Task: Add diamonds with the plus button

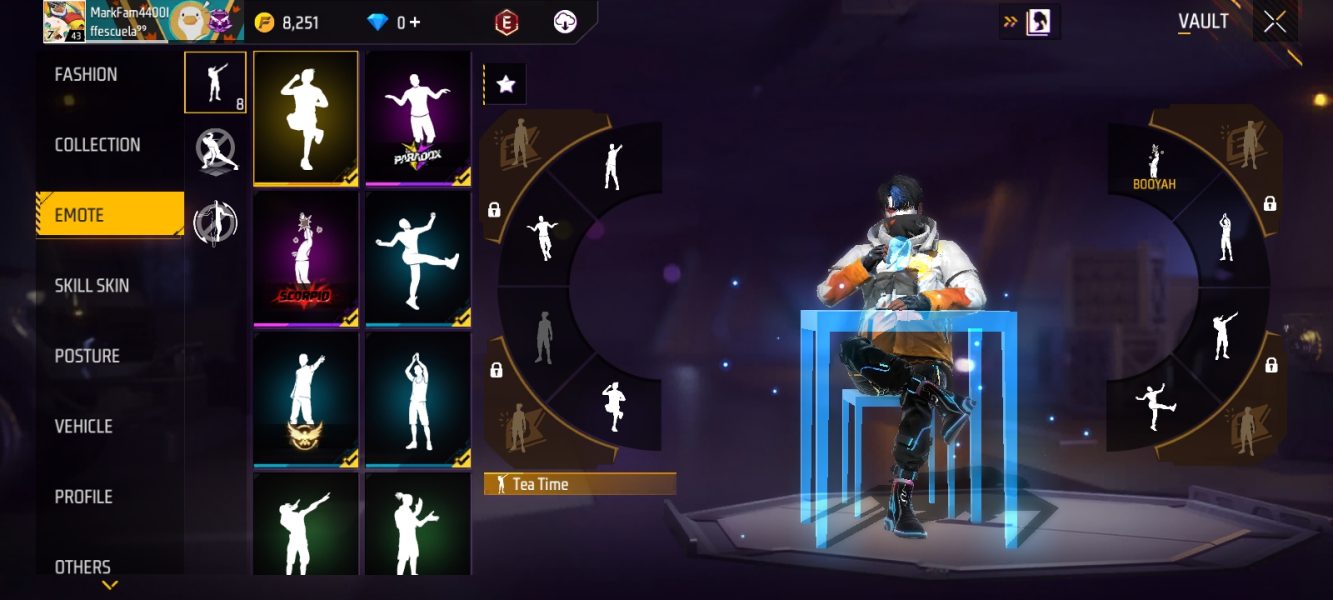Action: (415, 22)
